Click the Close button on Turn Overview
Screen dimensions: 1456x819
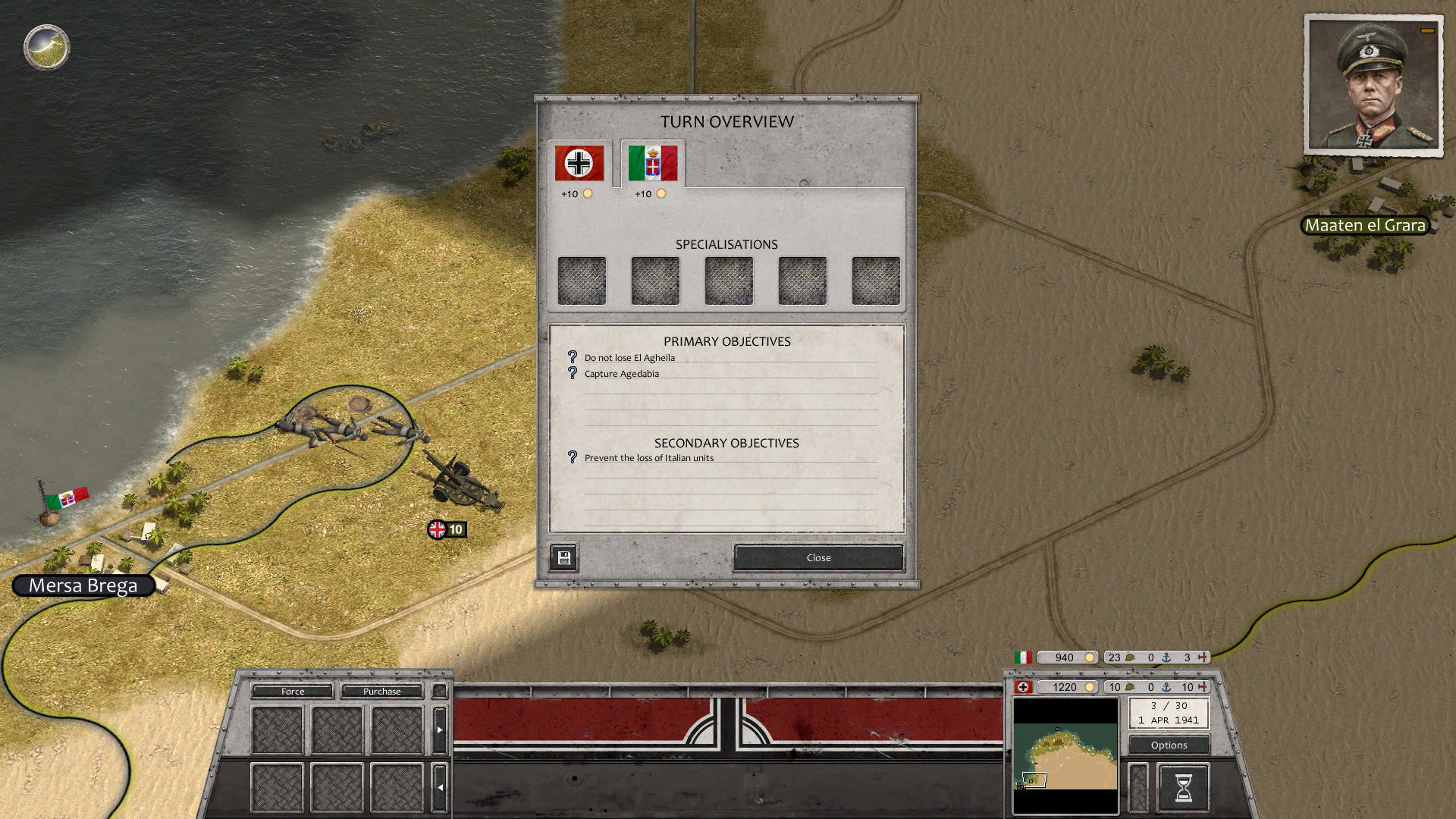click(817, 557)
